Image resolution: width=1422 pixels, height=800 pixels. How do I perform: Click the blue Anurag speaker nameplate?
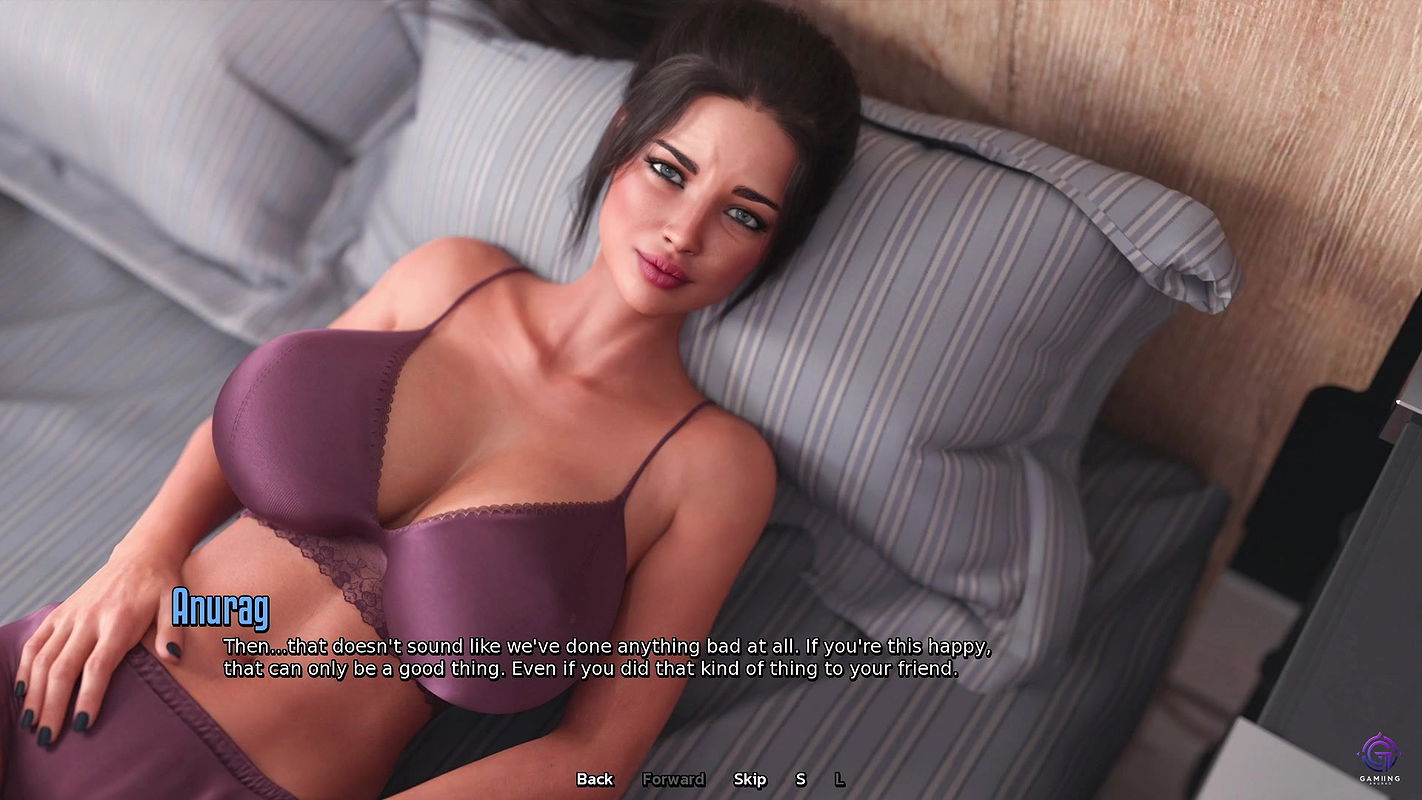click(220, 605)
